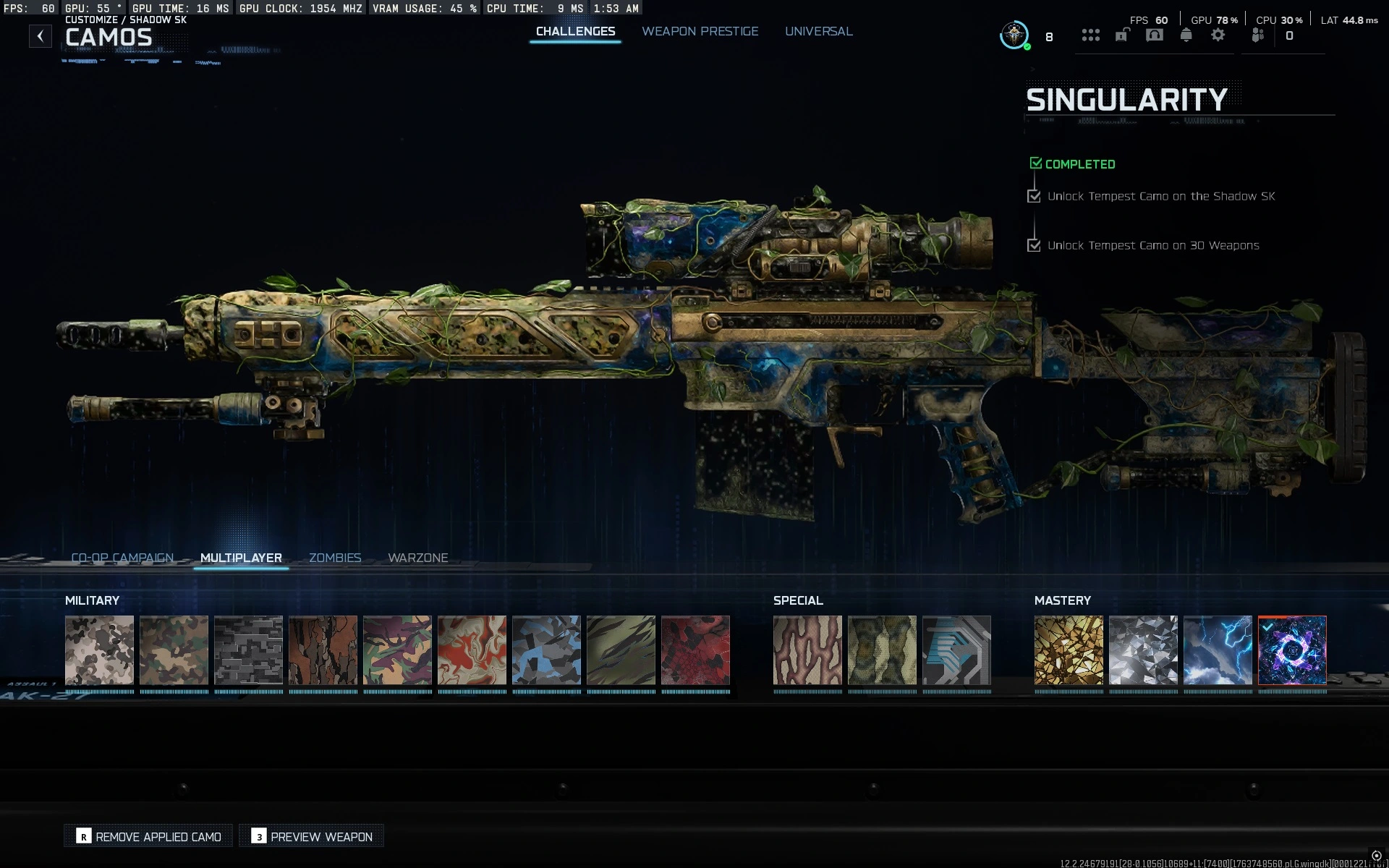The width and height of the screenshot is (1389, 868).
Task: Remove the applied camo
Action: point(148,835)
